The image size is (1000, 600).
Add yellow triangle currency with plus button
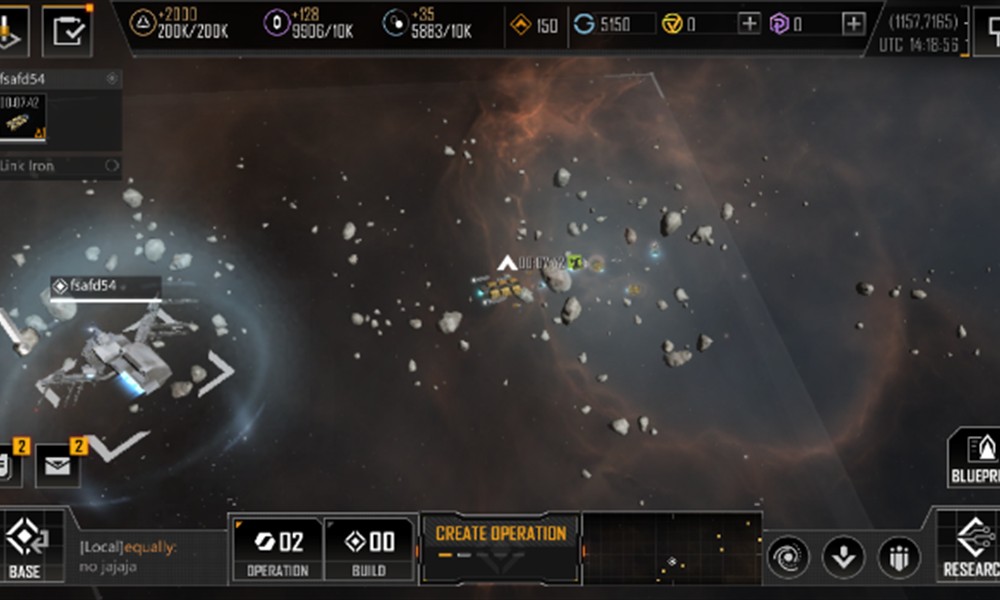[749, 24]
